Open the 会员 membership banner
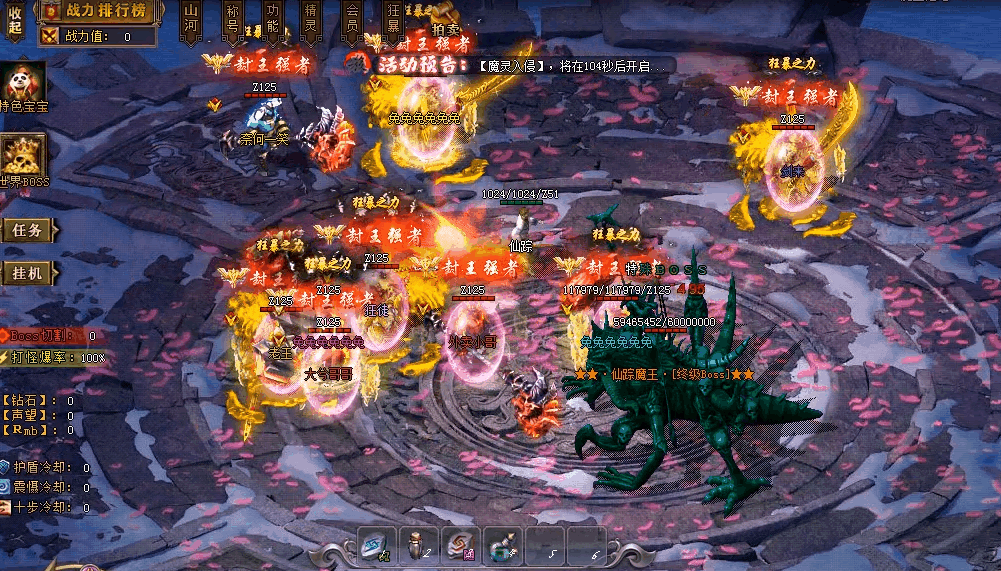Viewport: 1001px width, 571px height. pos(351,20)
